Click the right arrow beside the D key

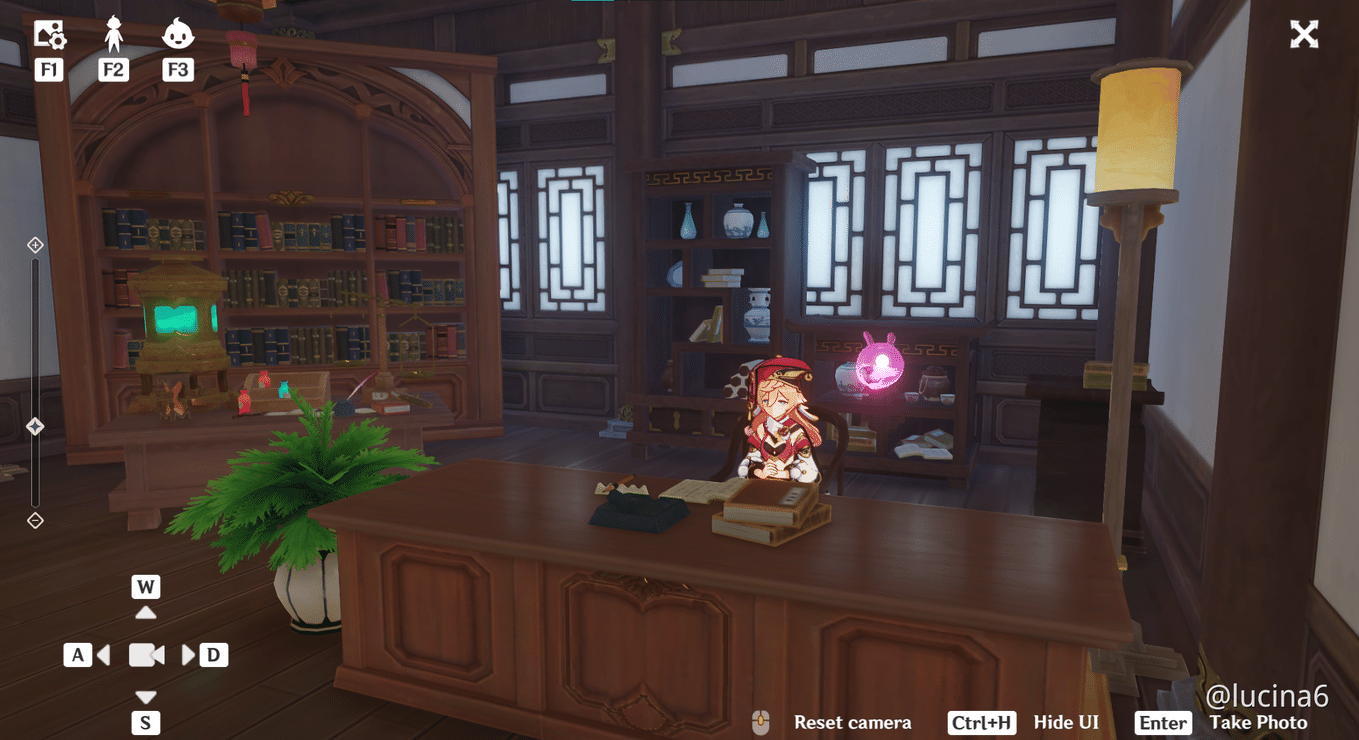point(189,655)
